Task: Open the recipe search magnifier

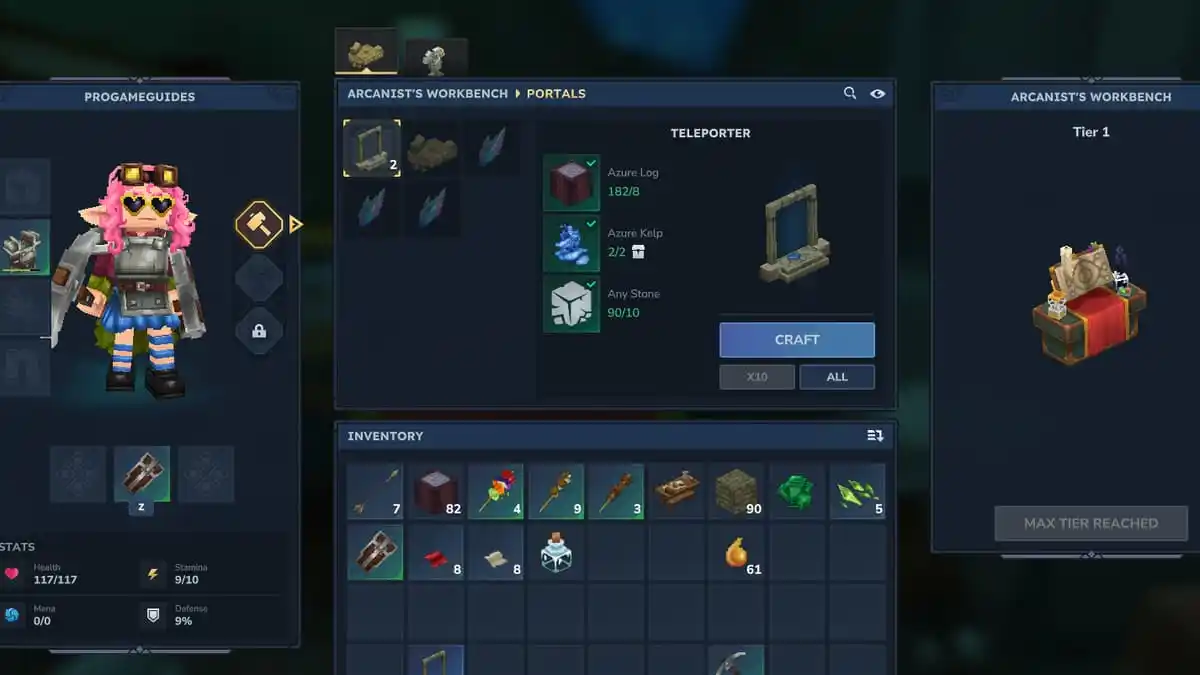Action: tap(850, 93)
